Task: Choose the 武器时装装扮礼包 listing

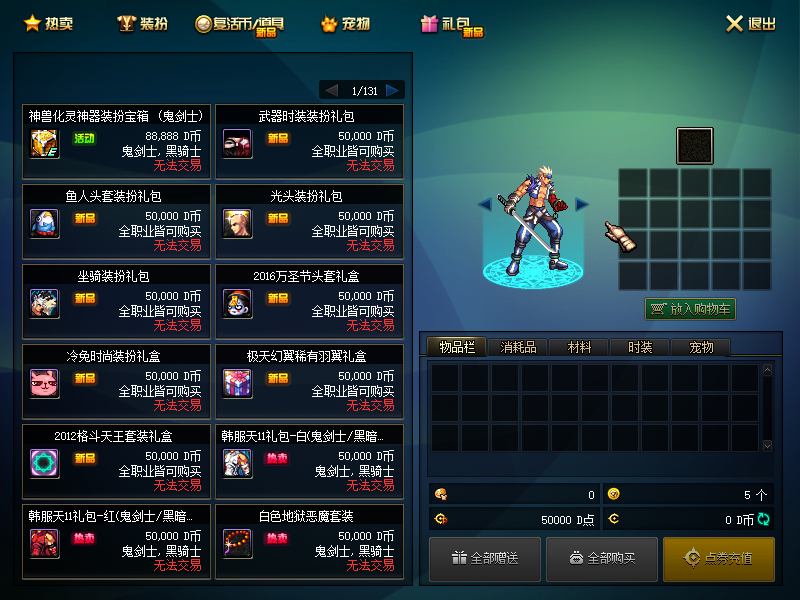Action: click(309, 141)
